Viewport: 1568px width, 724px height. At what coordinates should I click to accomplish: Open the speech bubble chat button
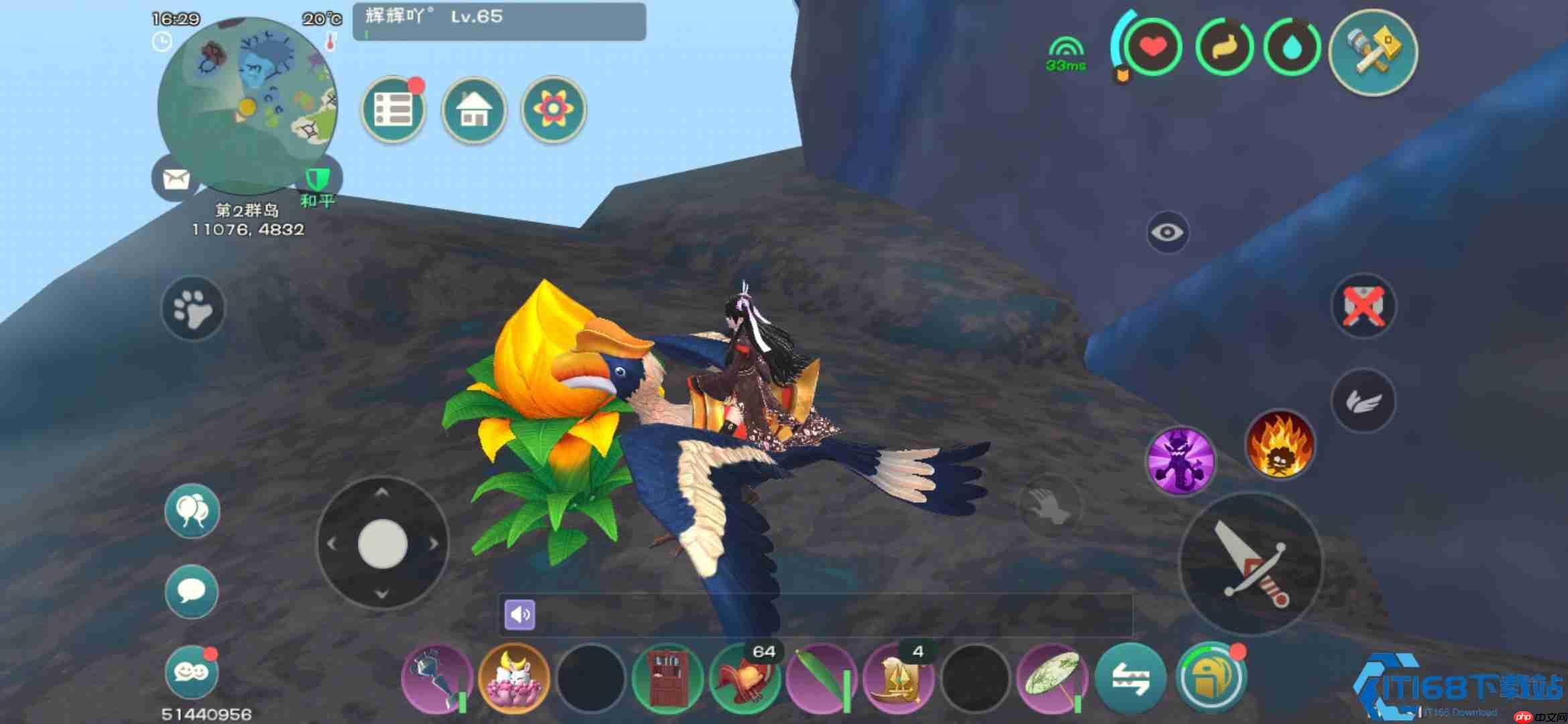point(192,591)
